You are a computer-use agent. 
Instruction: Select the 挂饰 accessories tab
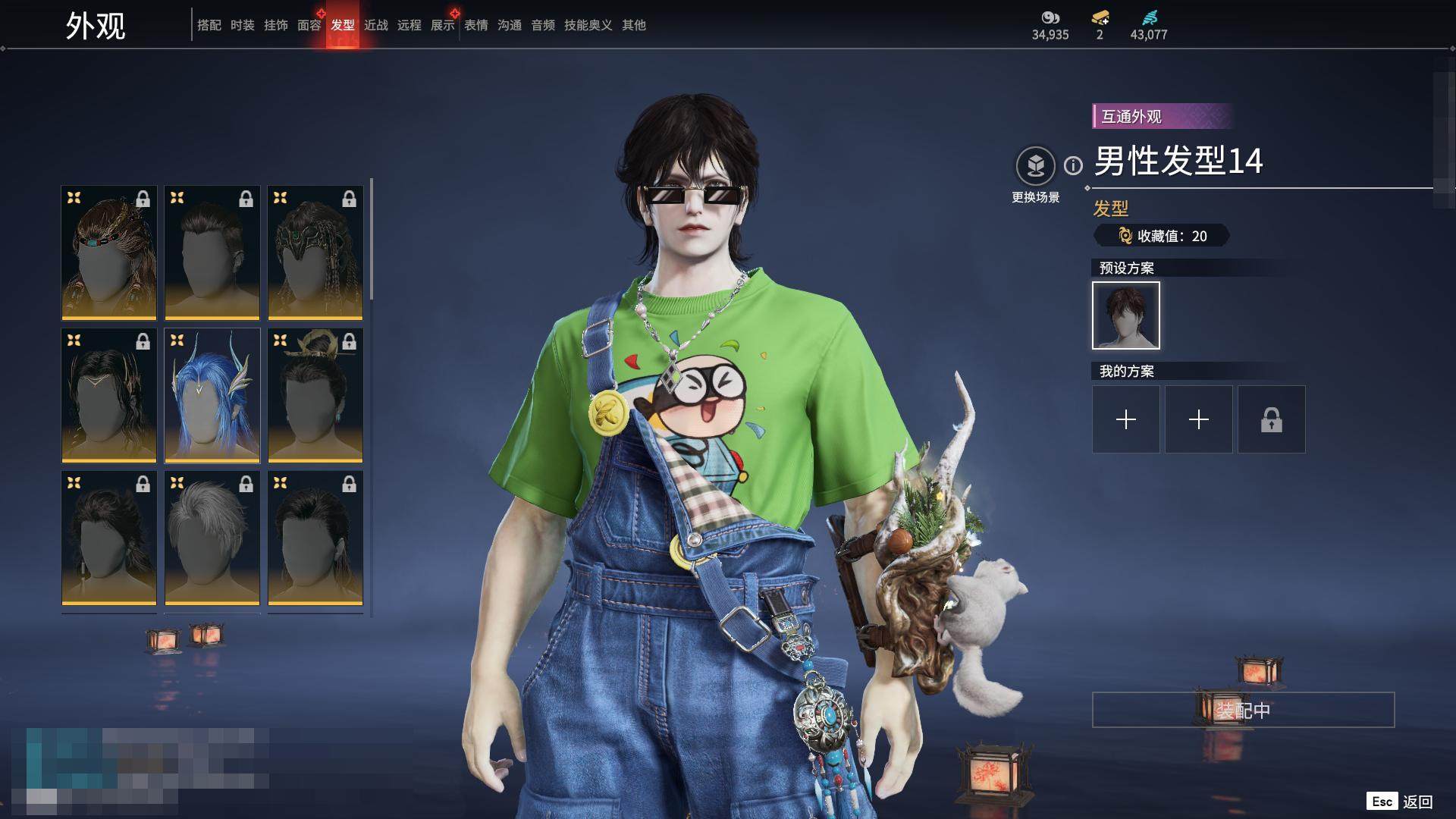click(x=276, y=25)
